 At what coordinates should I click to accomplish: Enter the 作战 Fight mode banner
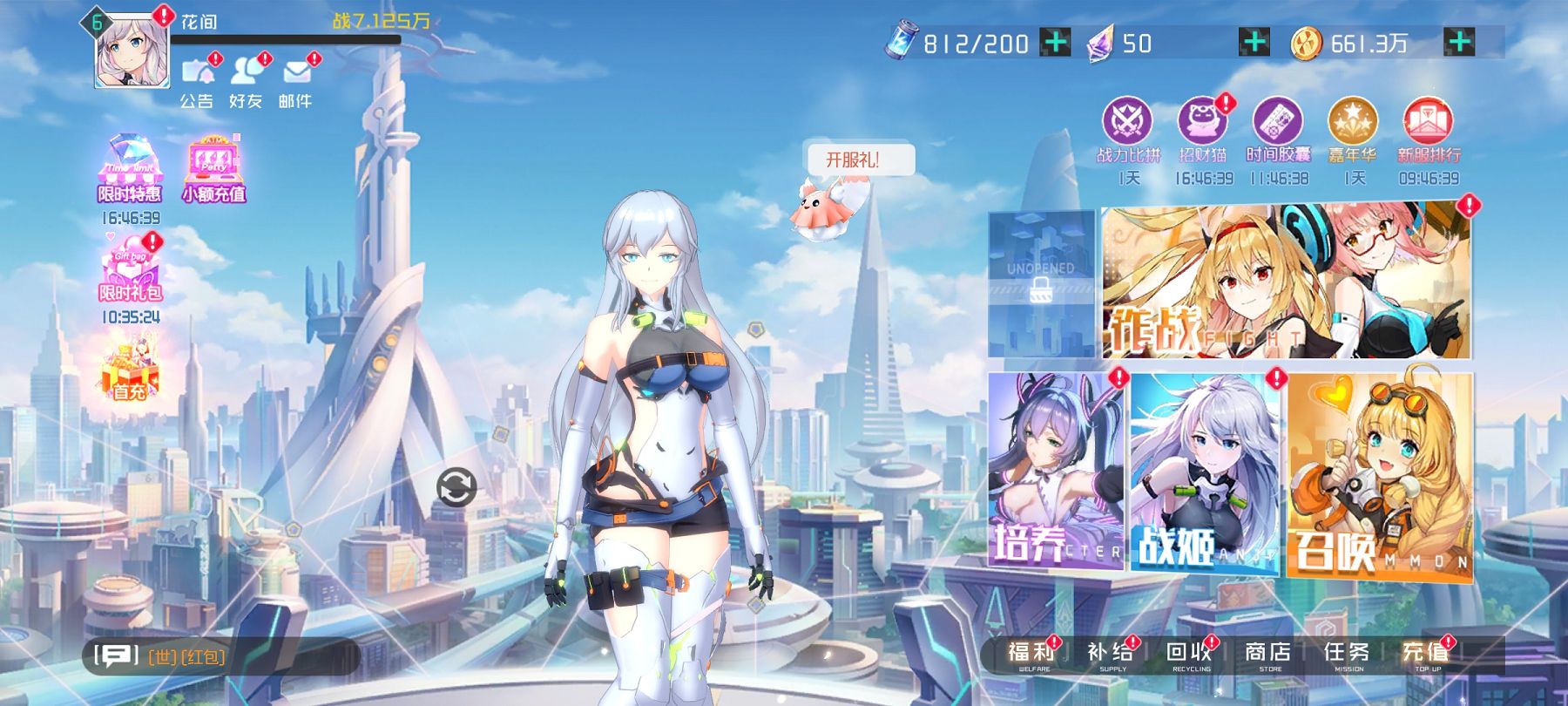click(x=1286, y=282)
